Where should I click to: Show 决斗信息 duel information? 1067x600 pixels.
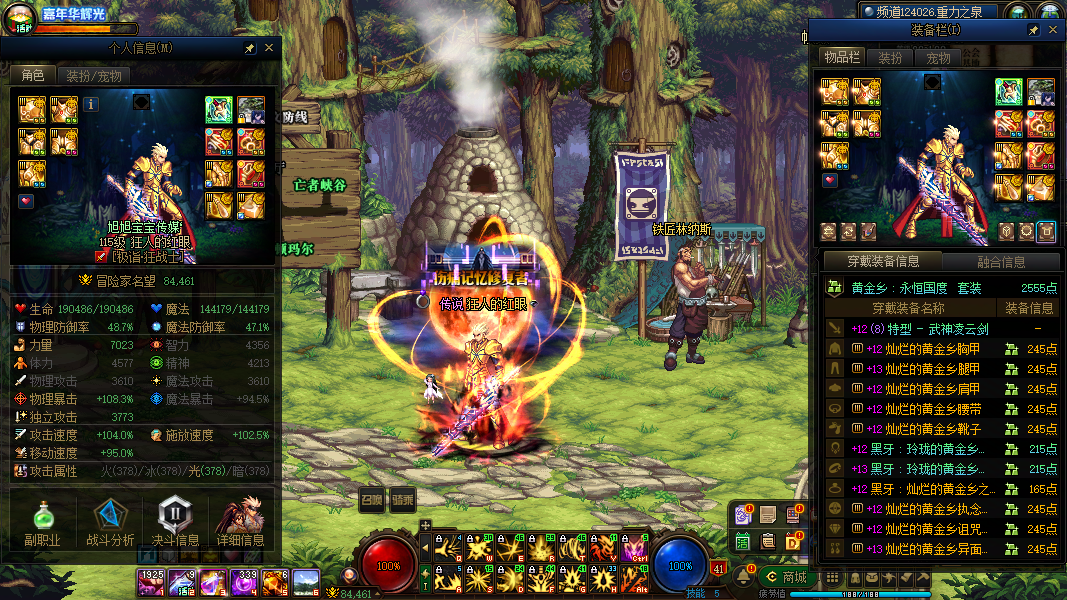tap(175, 523)
